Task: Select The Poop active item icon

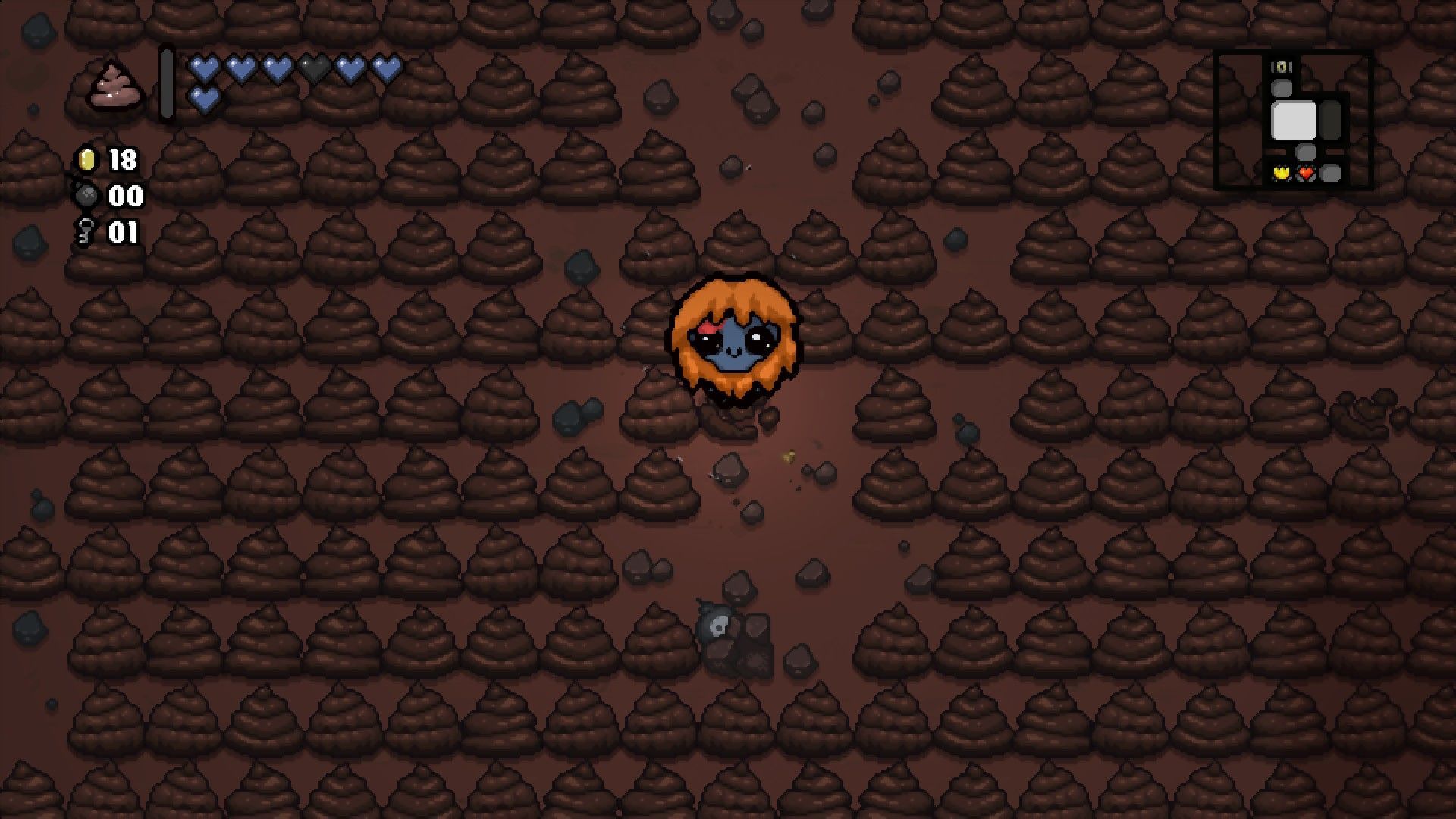Action: tap(115, 85)
